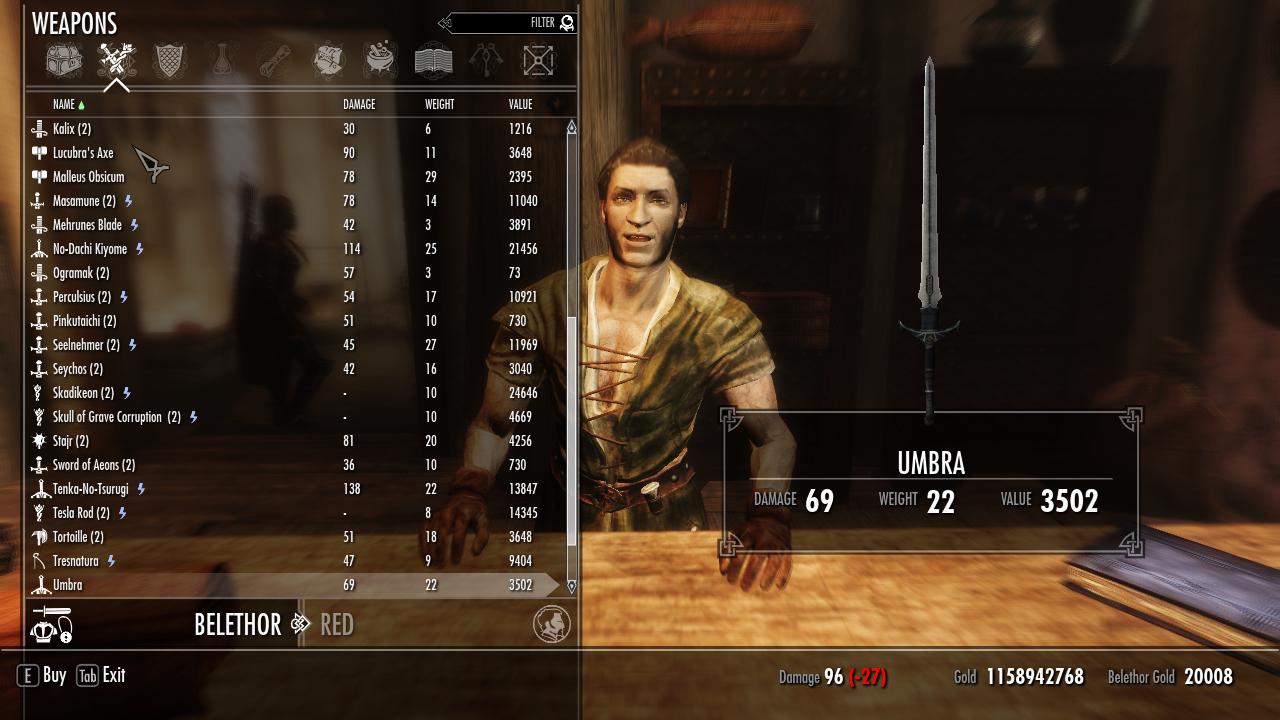This screenshot has width=1280, height=720.
Task: Switch to Belethor's vendor inventory
Action: [x=237, y=625]
